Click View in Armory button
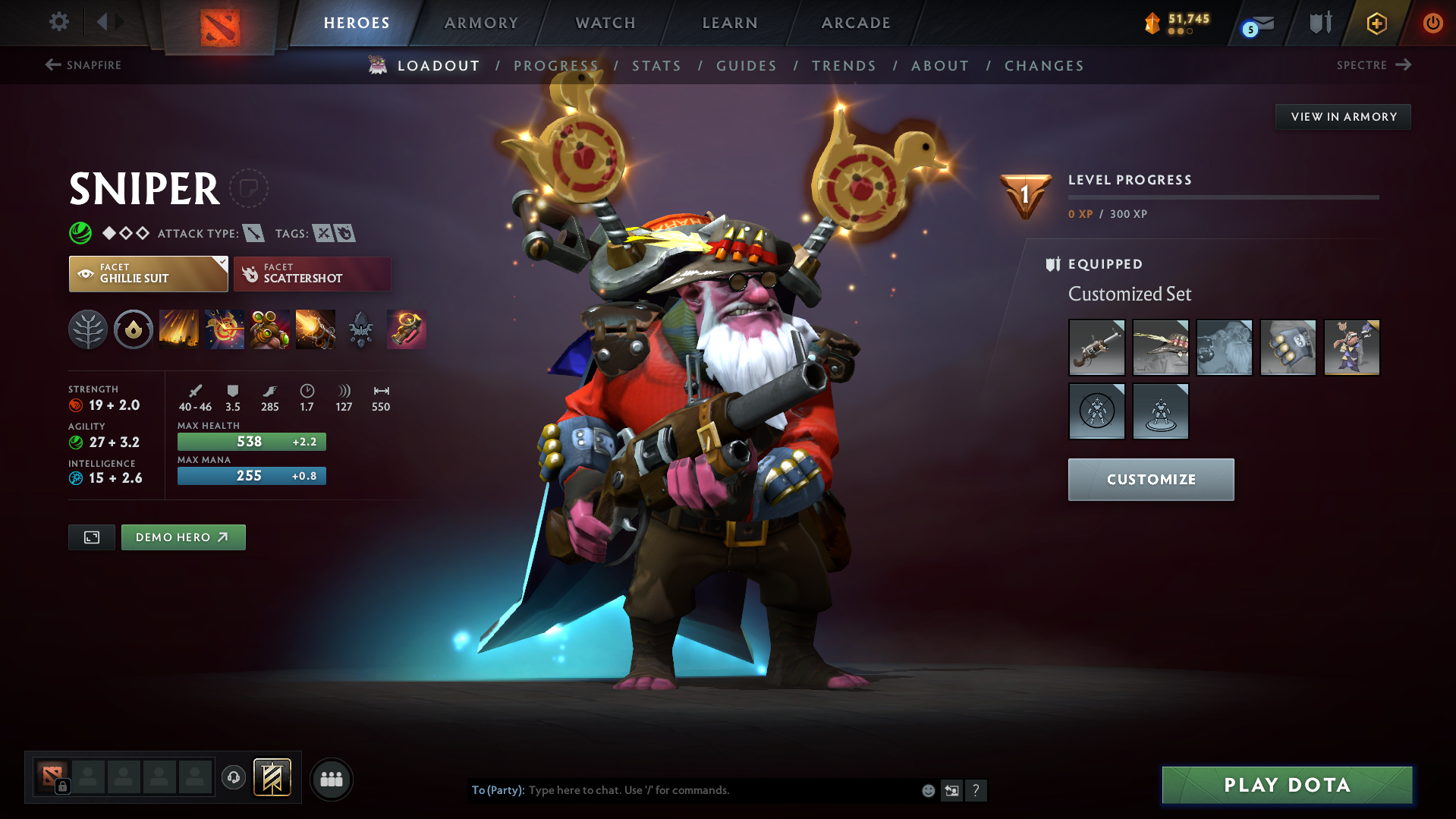Image resolution: width=1456 pixels, height=819 pixels. pos(1343,117)
